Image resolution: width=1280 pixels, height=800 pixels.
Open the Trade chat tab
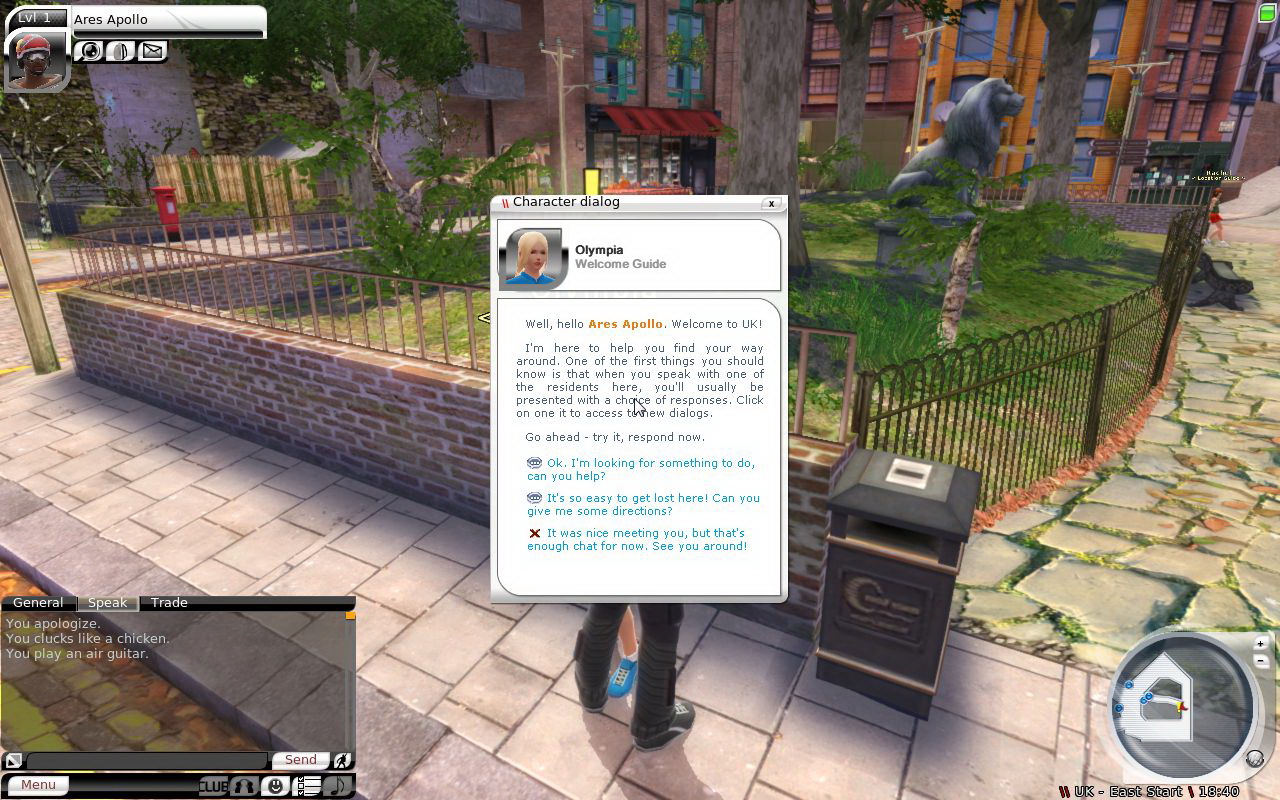coord(169,603)
